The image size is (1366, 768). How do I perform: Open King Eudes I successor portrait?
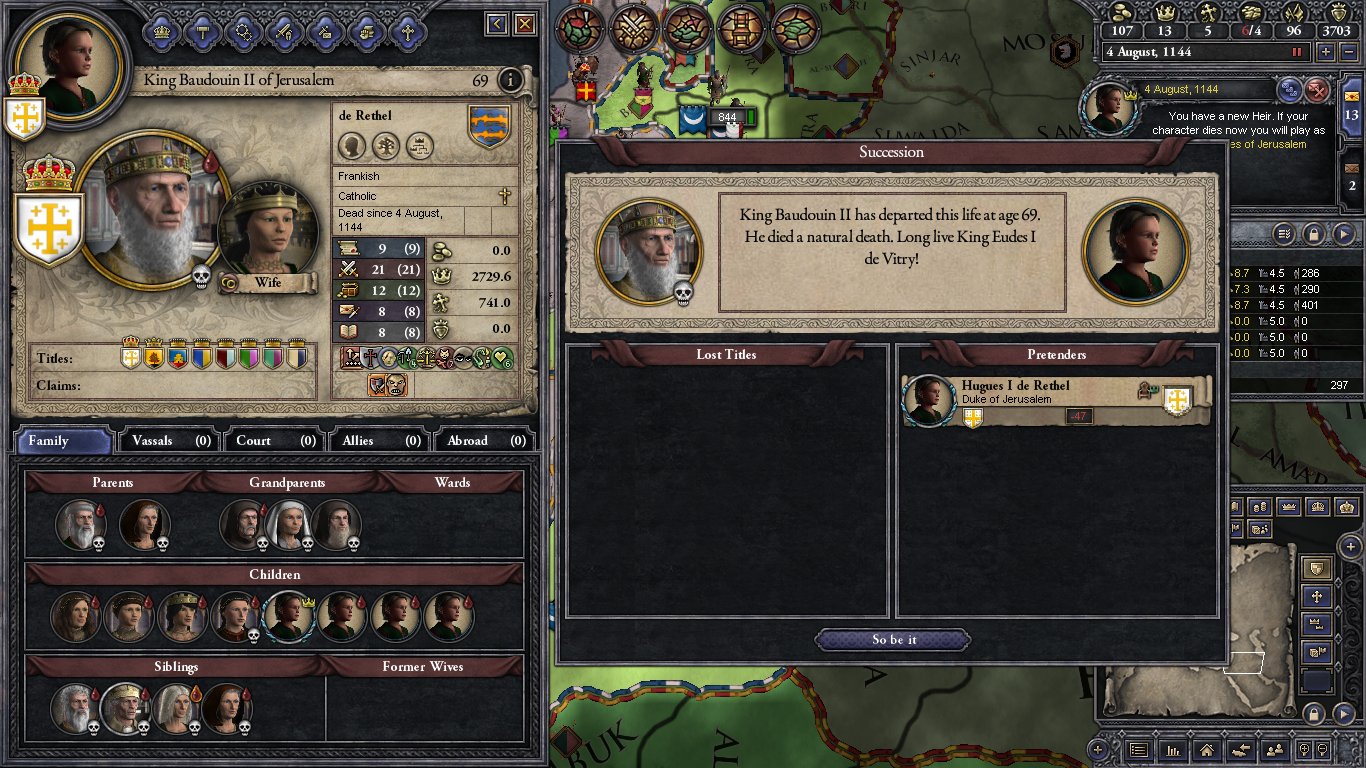coord(1135,250)
